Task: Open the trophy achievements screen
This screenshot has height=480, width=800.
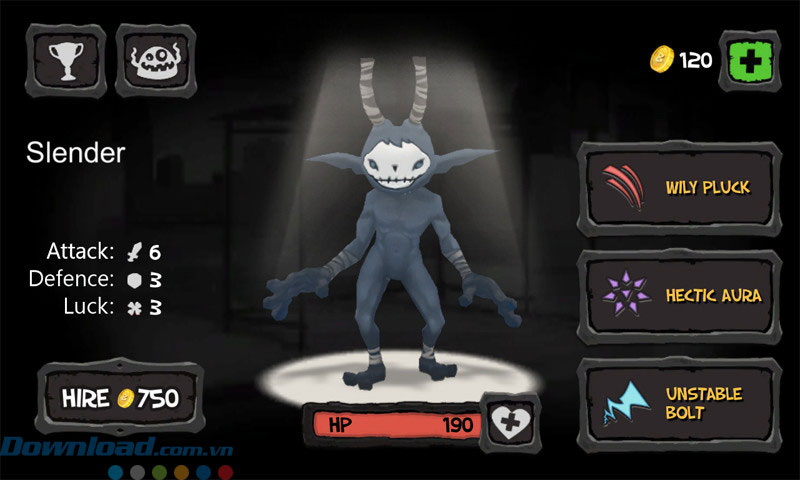Action: pos(67,60)
